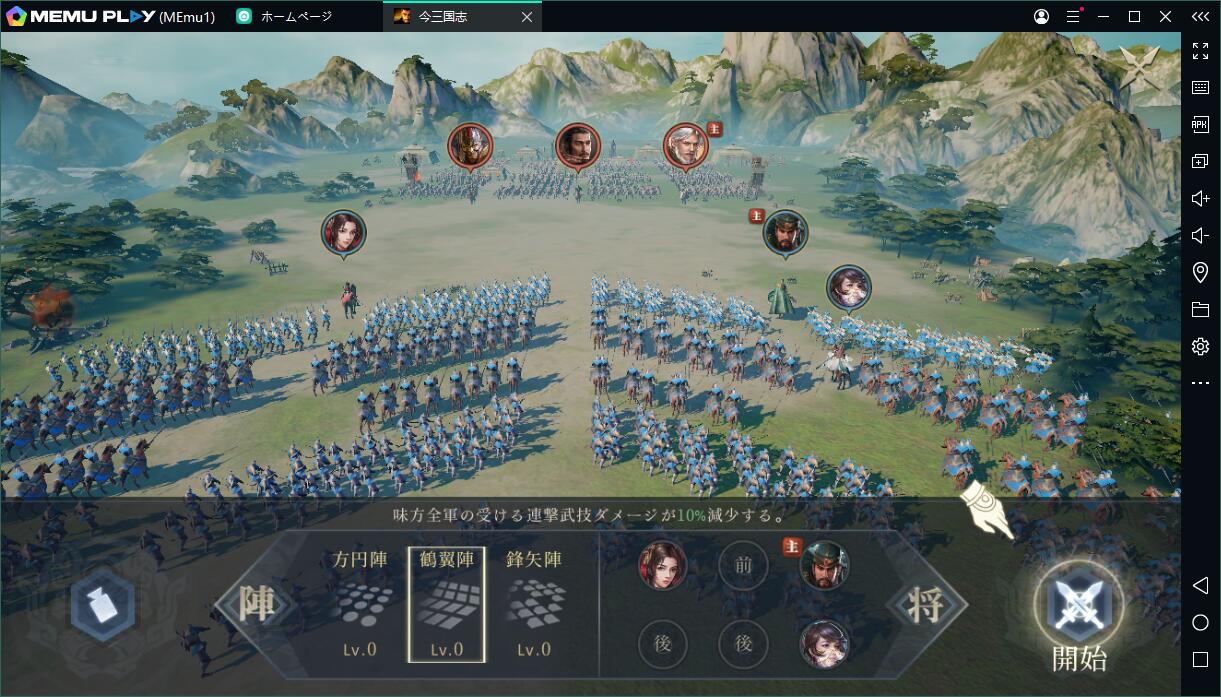1221x697 pixels.
Task: Select the empty 前 front slot
Action: [x=743, y=565]
